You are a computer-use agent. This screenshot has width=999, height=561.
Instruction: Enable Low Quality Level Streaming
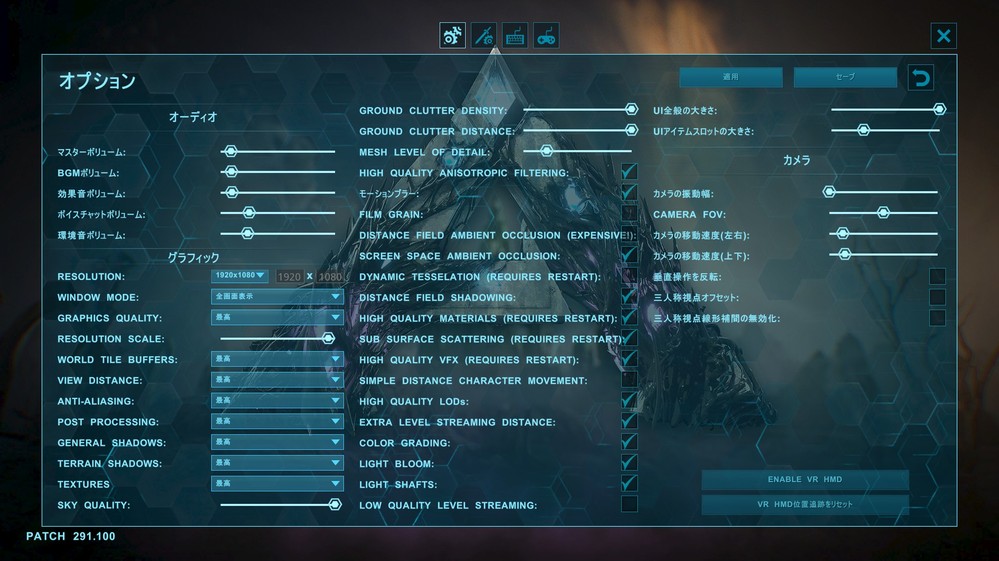click(629, 504)
